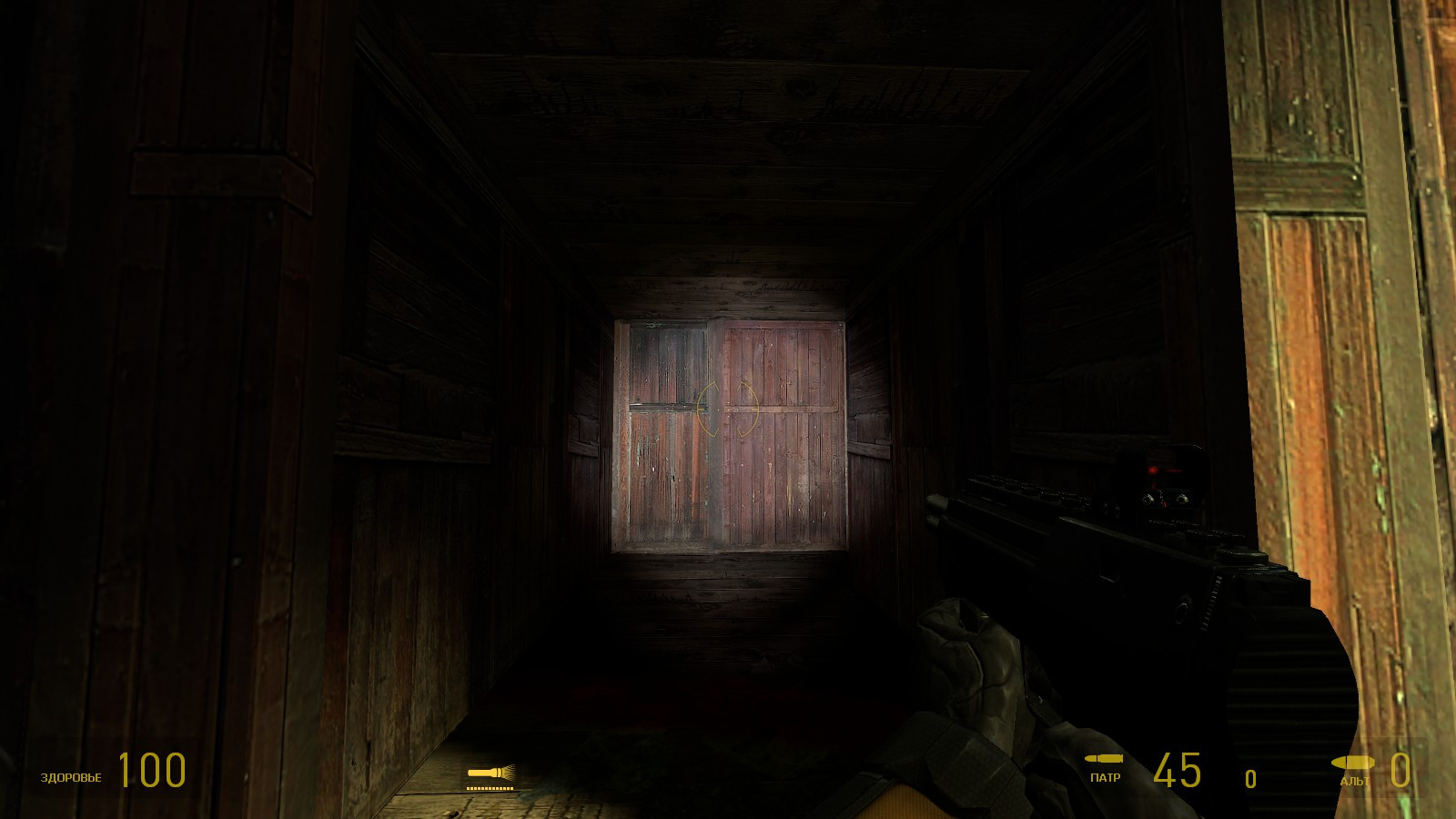Viewport: 1456px width, 819px height.
Task: Click the ПАТР ammo label text
Action: [x=1105, y=778]
